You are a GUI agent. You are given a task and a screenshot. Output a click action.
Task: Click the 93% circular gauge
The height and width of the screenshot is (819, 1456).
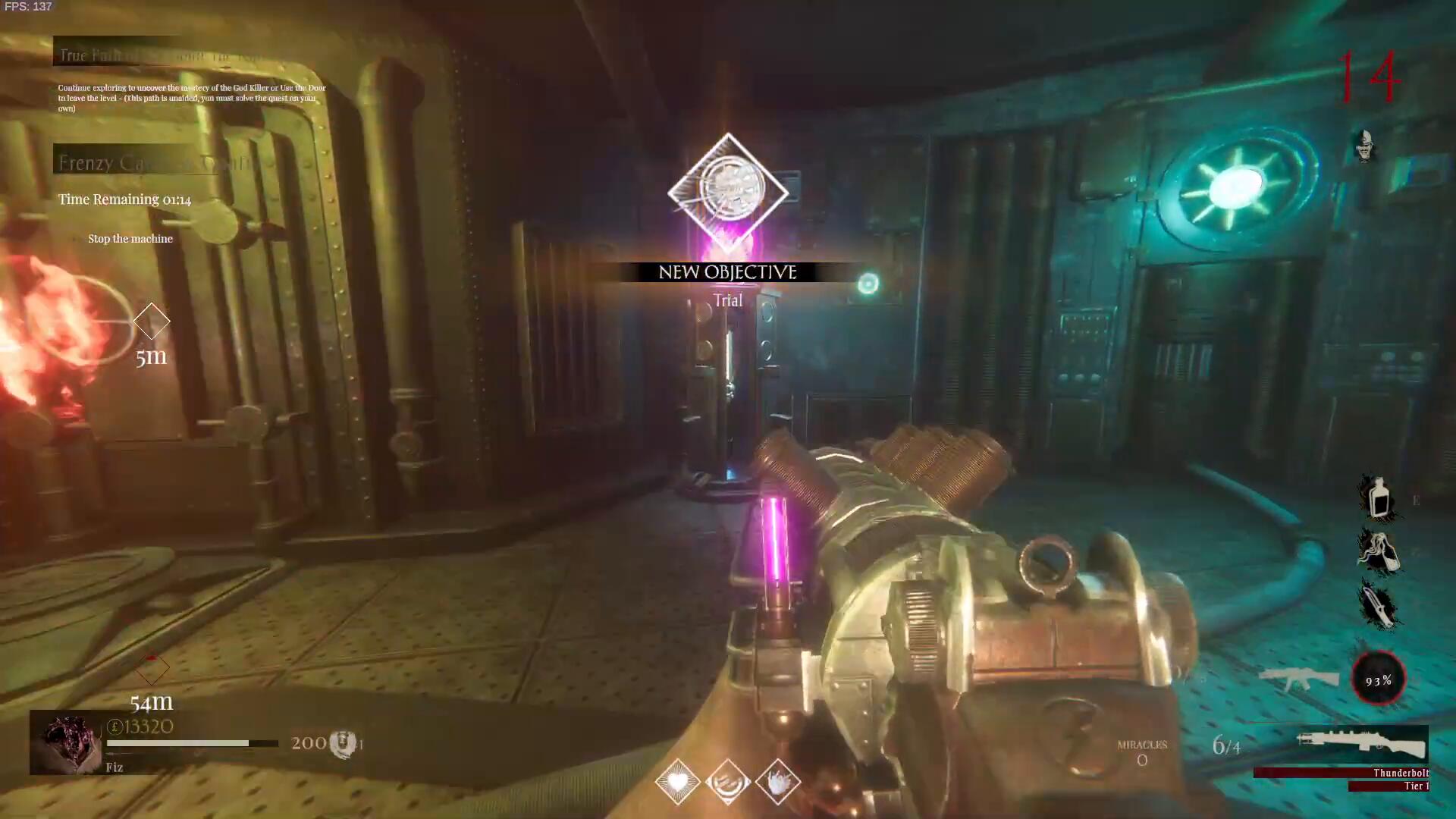tap(1379, 679)
